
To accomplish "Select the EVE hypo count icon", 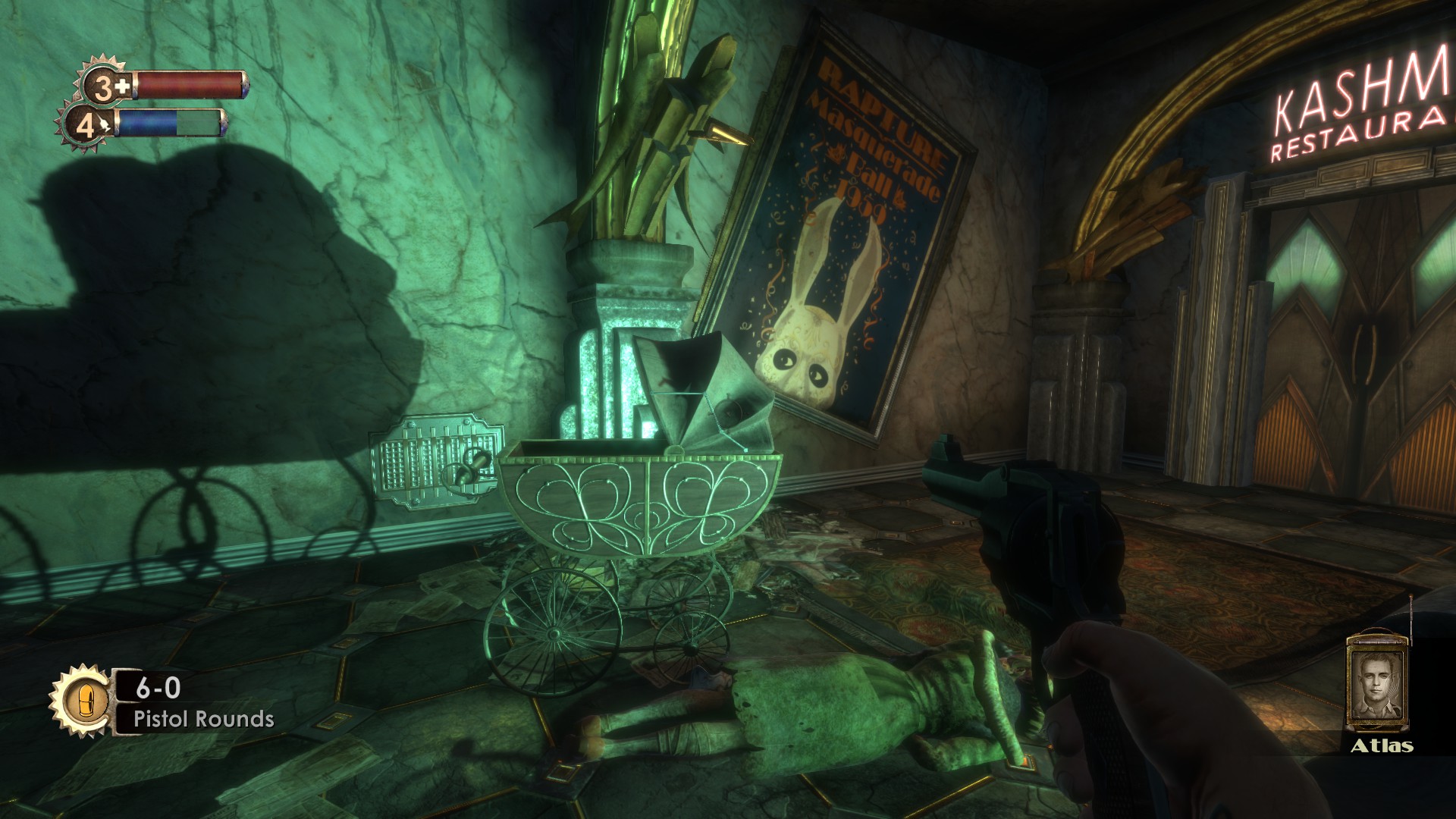I will point(89,125).
